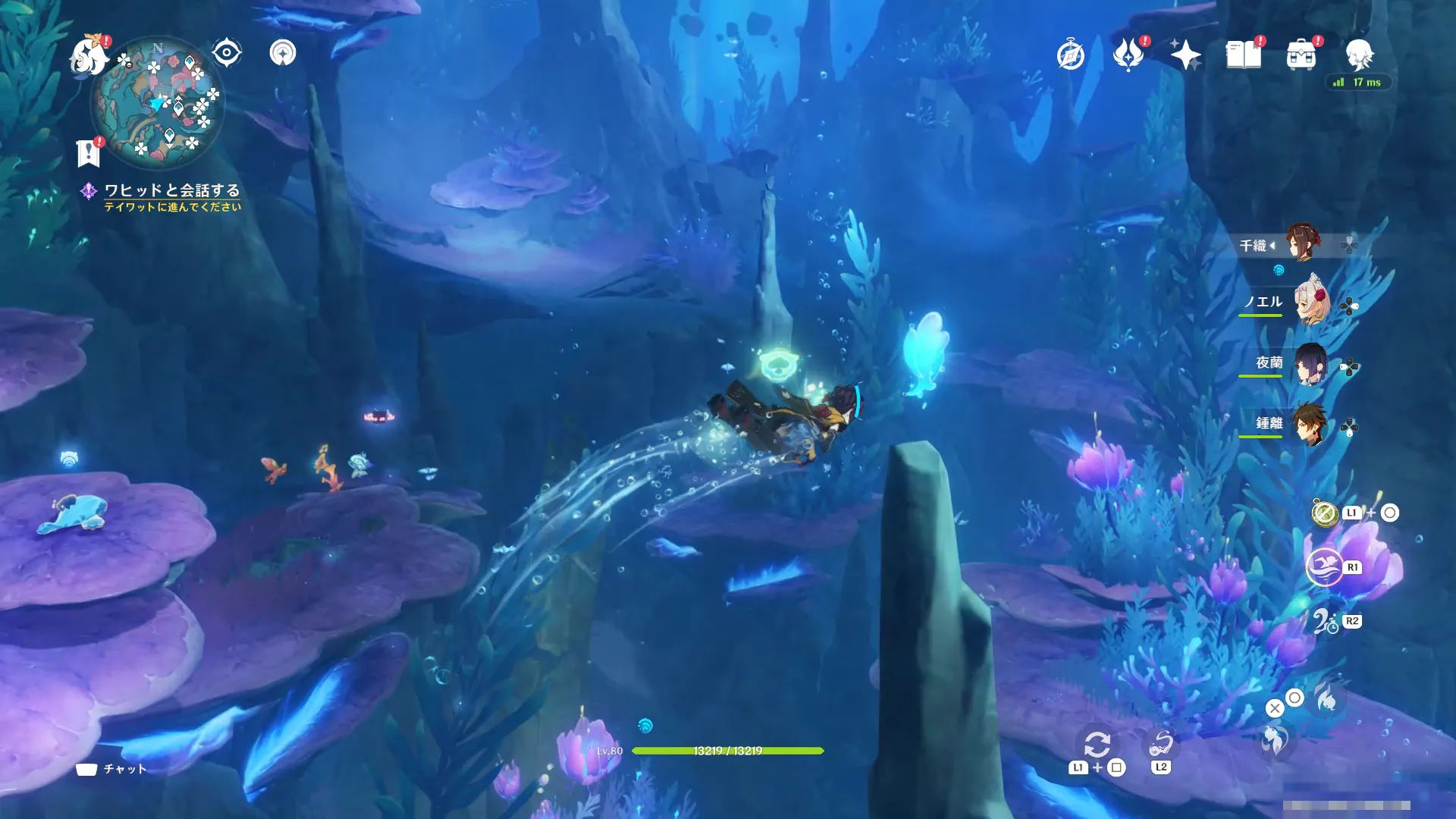
Task: Activate the underwater dash wave skill
Action: coord(1324,567)
